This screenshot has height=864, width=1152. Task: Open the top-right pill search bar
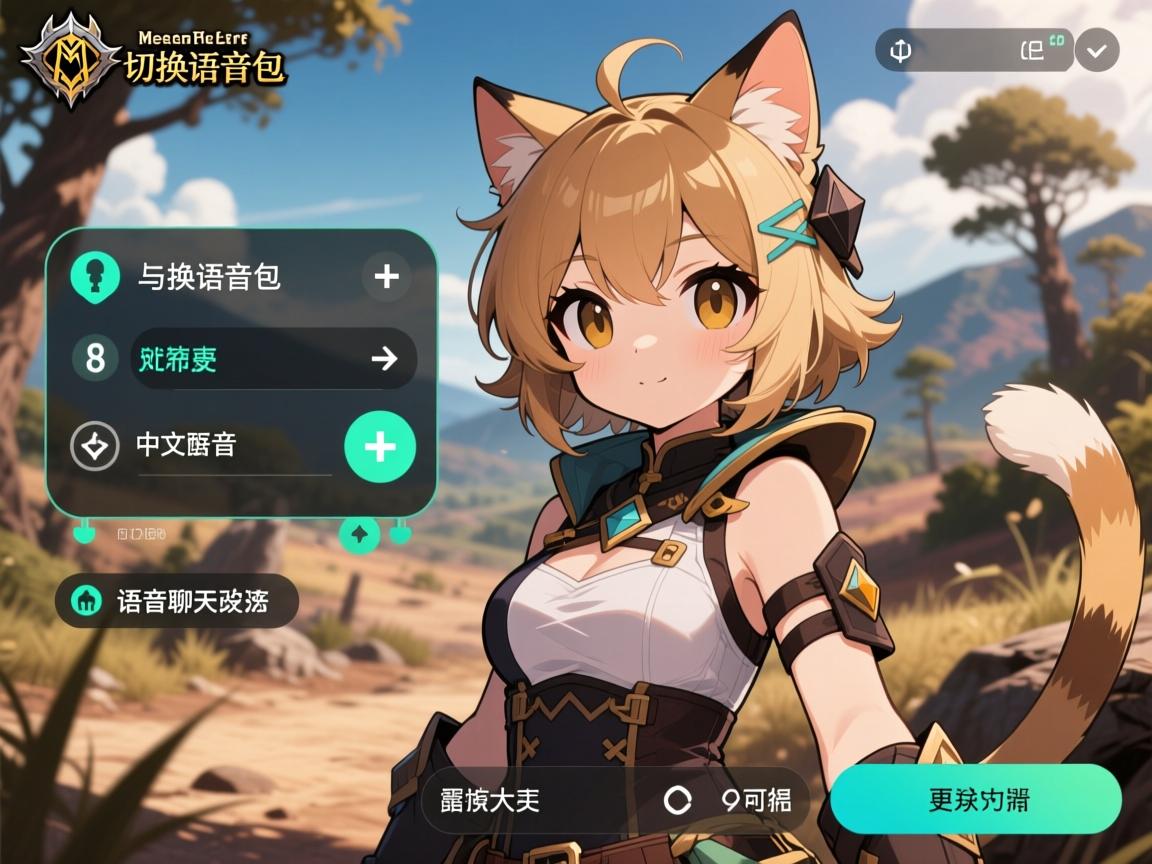click(975, 50)
